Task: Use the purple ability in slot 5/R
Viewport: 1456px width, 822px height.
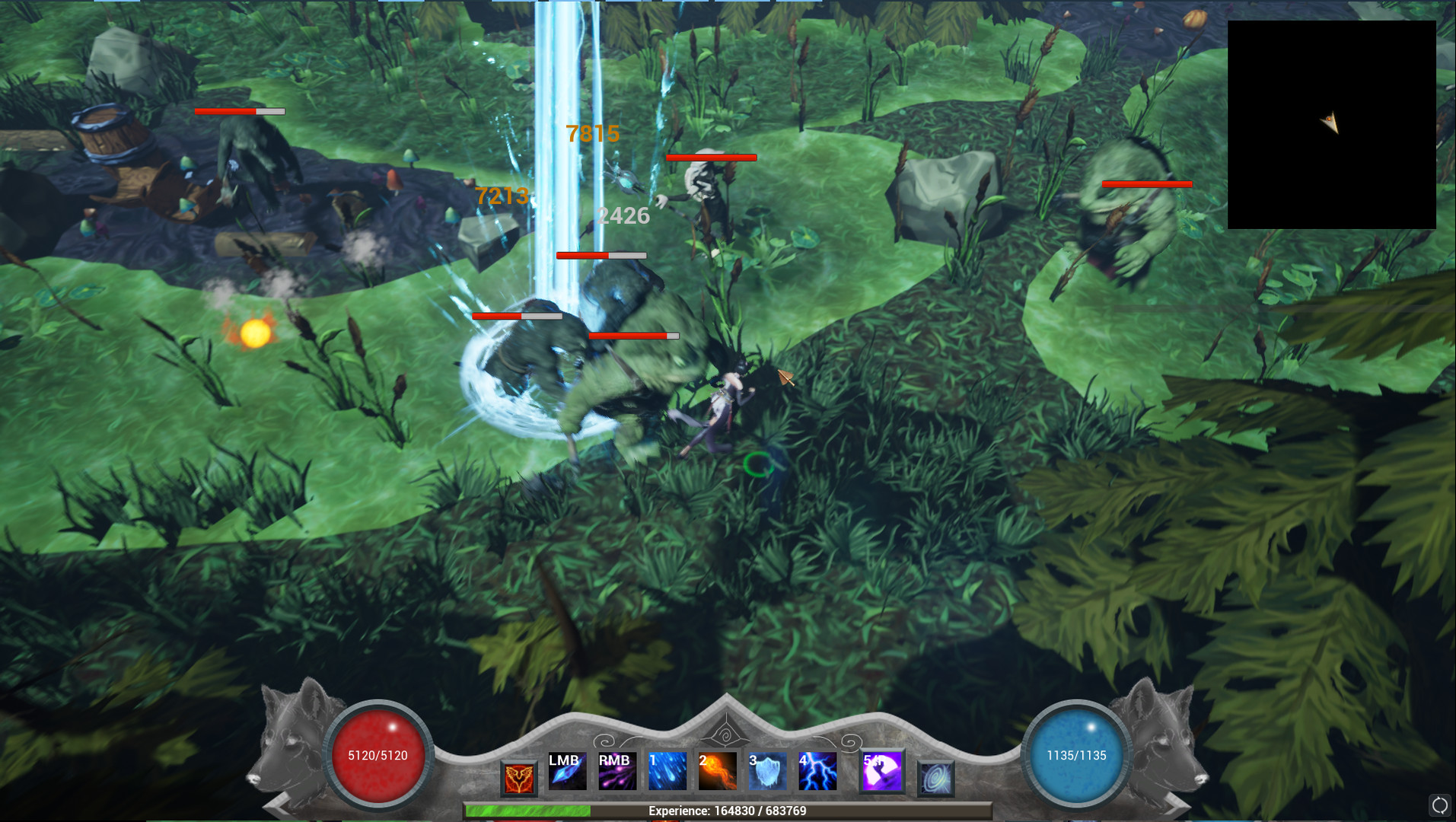Action: tap(881, 772)
